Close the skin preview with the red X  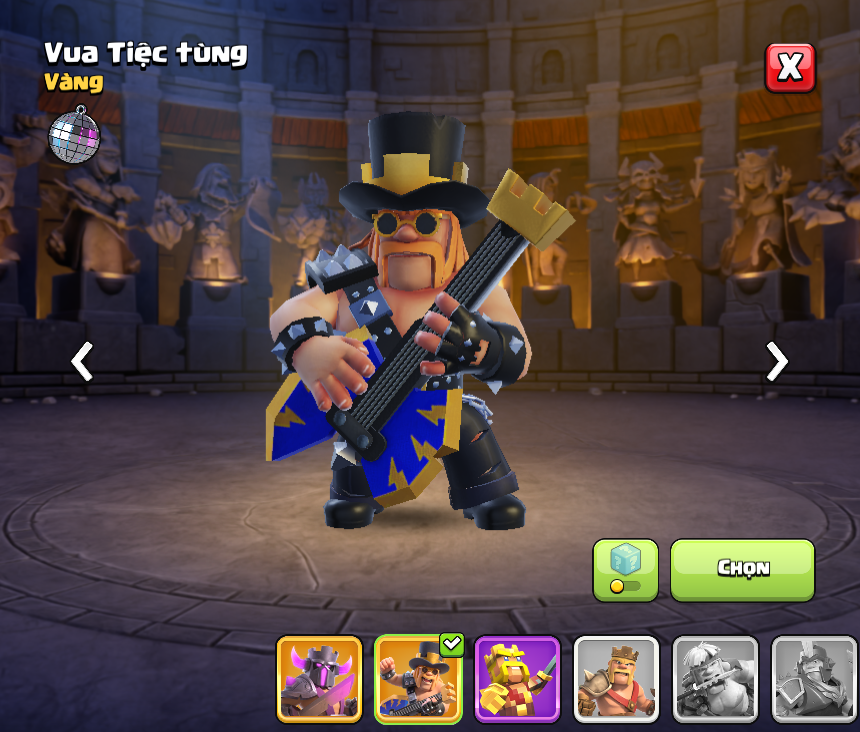pos(790,68)
